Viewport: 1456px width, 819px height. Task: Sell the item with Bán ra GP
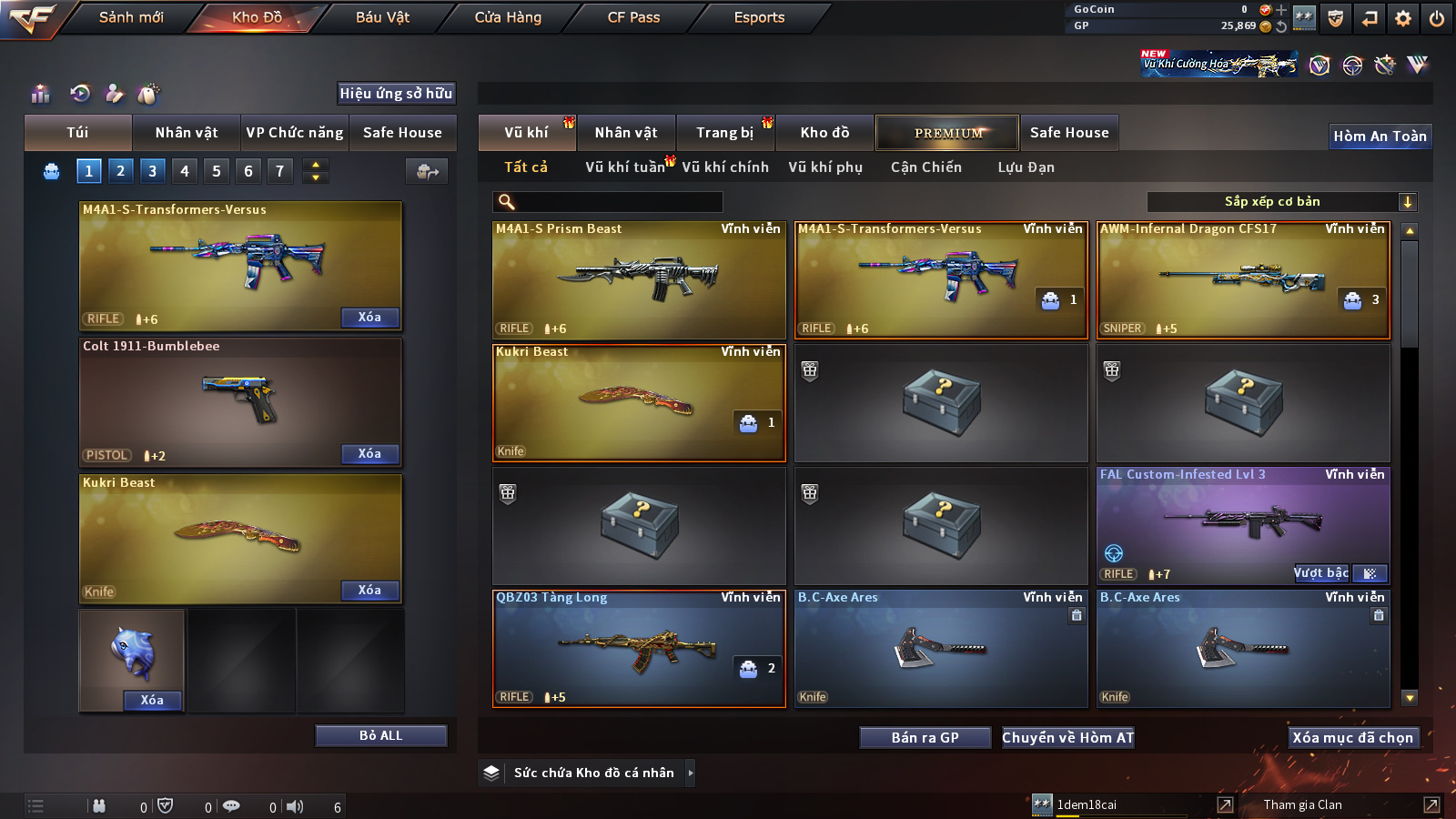coord(925,738)
